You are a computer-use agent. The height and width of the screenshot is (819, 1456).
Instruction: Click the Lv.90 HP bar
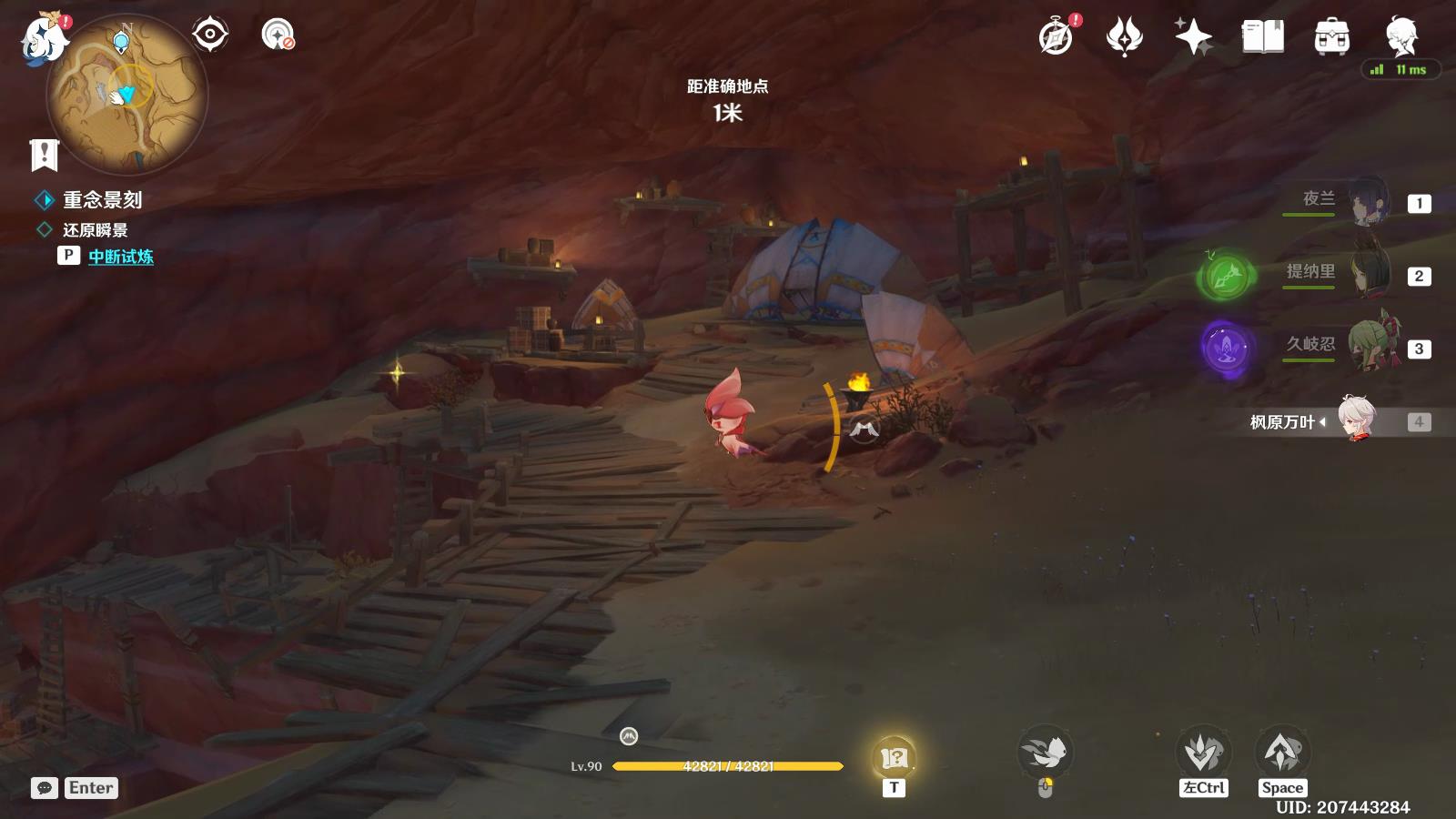728,764
